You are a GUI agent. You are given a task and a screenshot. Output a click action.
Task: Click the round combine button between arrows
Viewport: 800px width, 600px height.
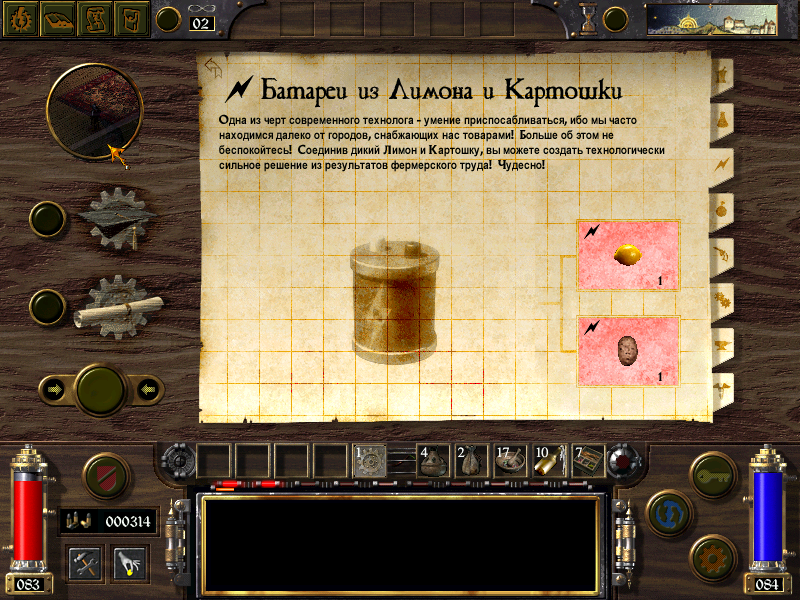coord(101,388)
